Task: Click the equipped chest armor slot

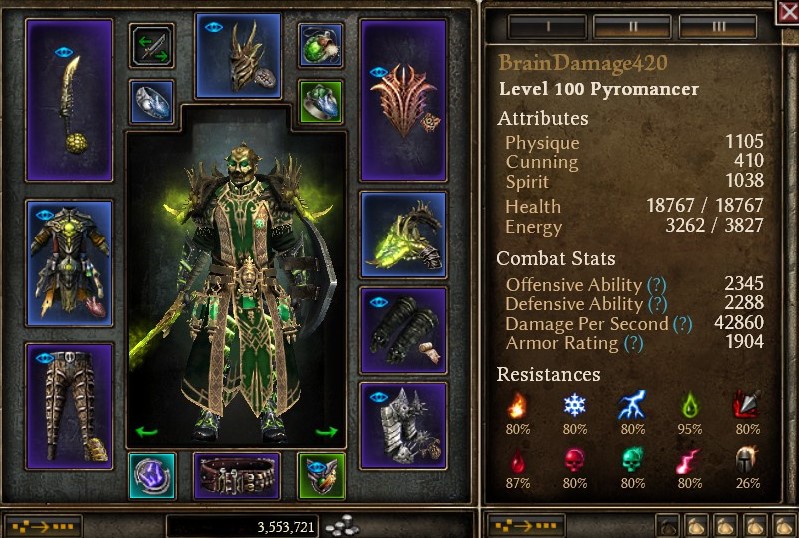Action: coord(69,263)
